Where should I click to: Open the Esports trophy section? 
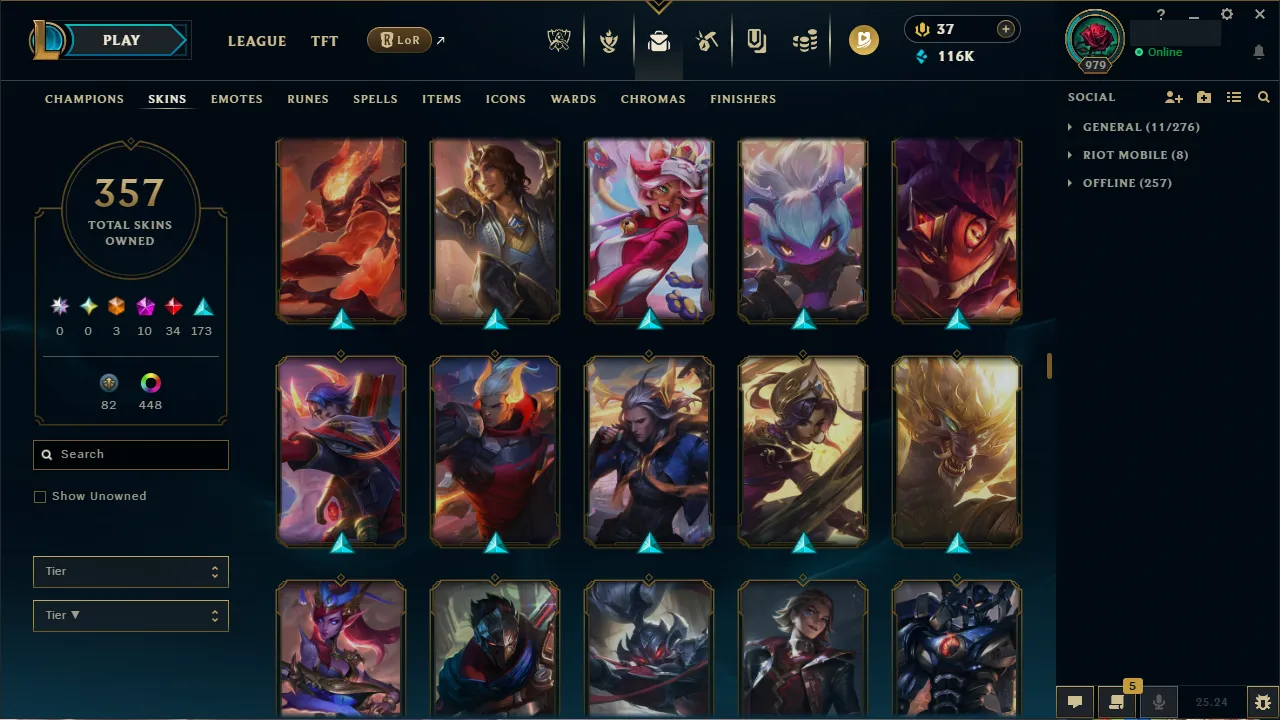click(559, 40)
